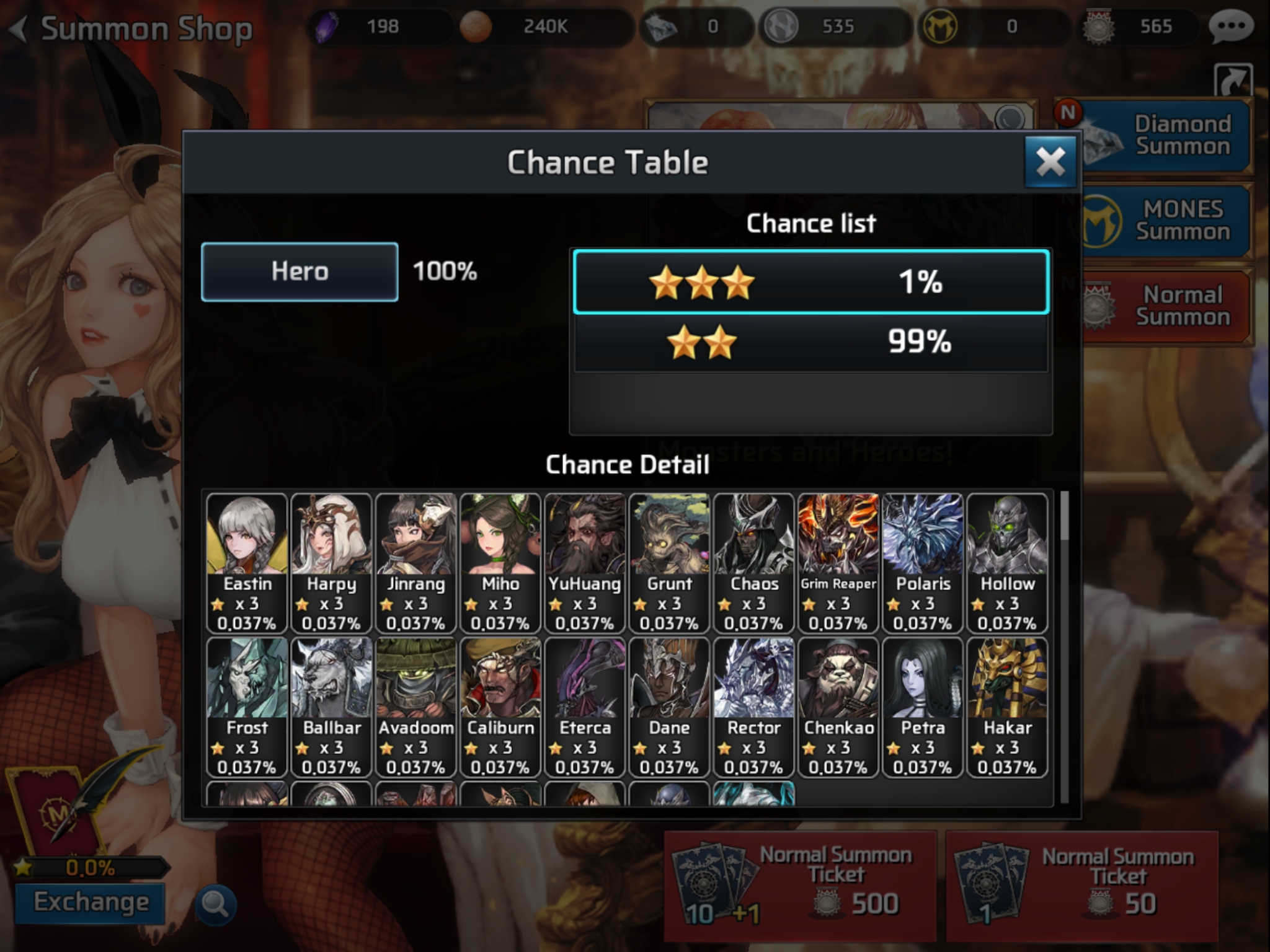This screenshot has width=1270, height=952.
Task: Tap the Exchange button
Action: [x=91, y=902]
